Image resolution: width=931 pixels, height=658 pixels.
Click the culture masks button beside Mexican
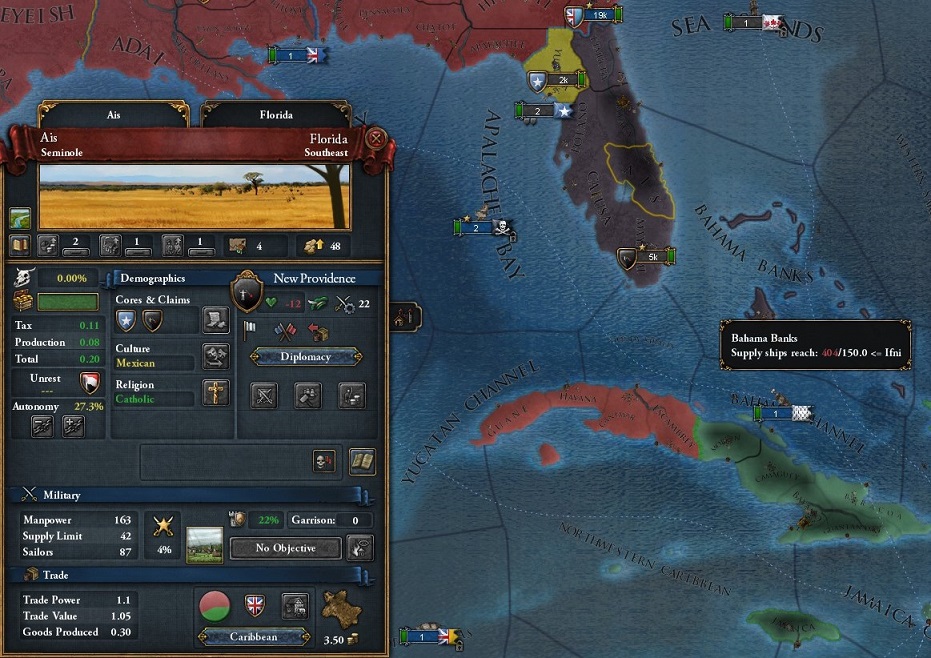point(215,356)
